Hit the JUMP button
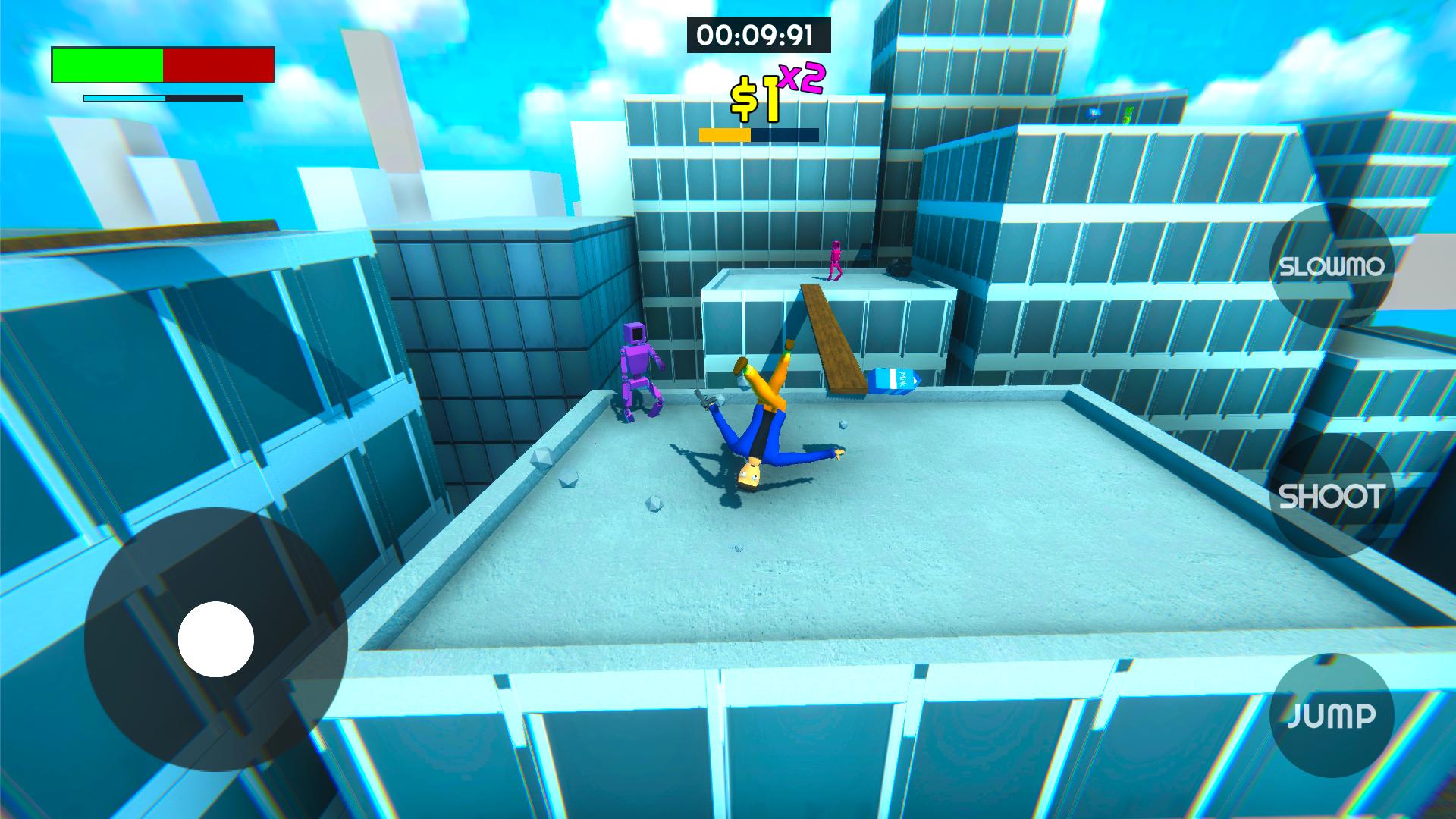The image size is (1456, 819). [1332, 715]
